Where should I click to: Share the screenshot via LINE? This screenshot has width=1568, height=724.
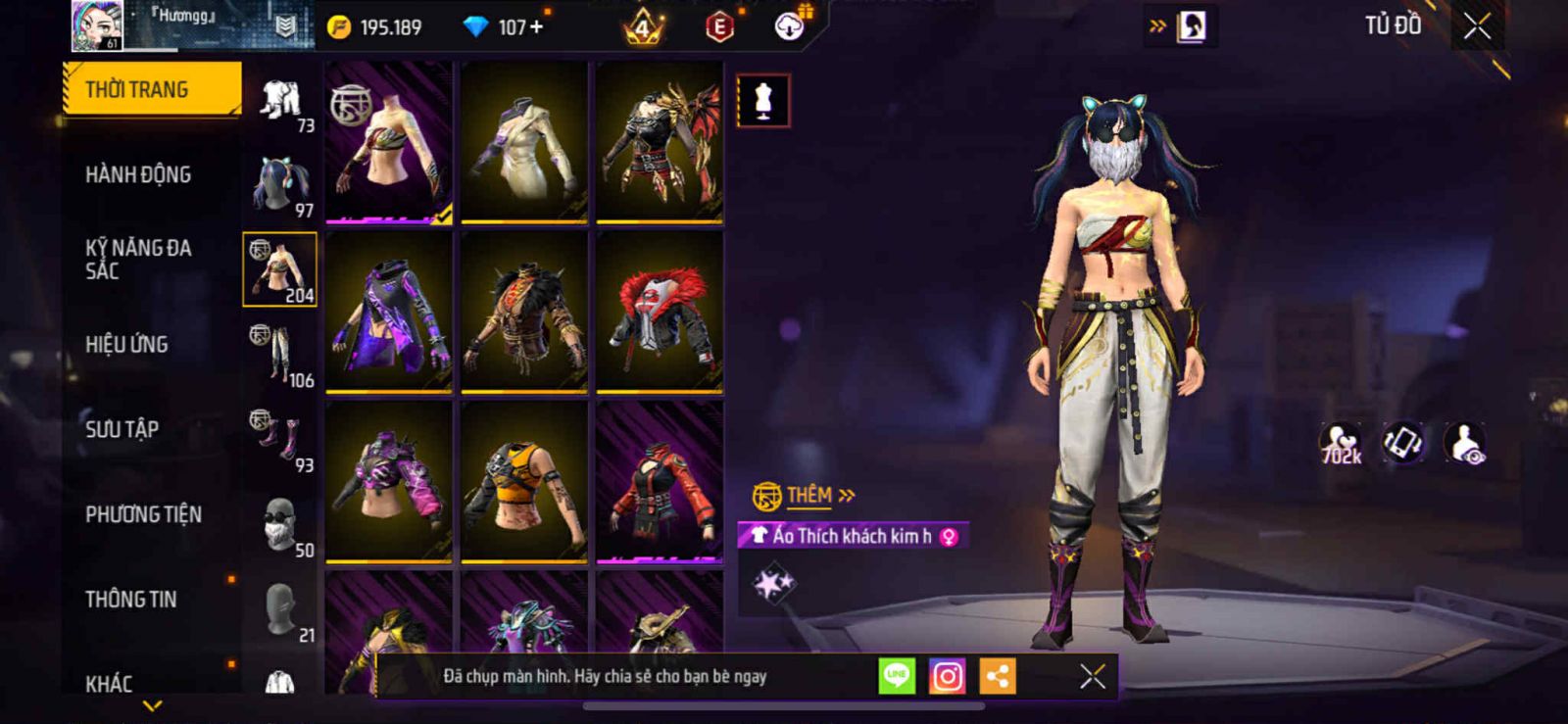point(897,676)
